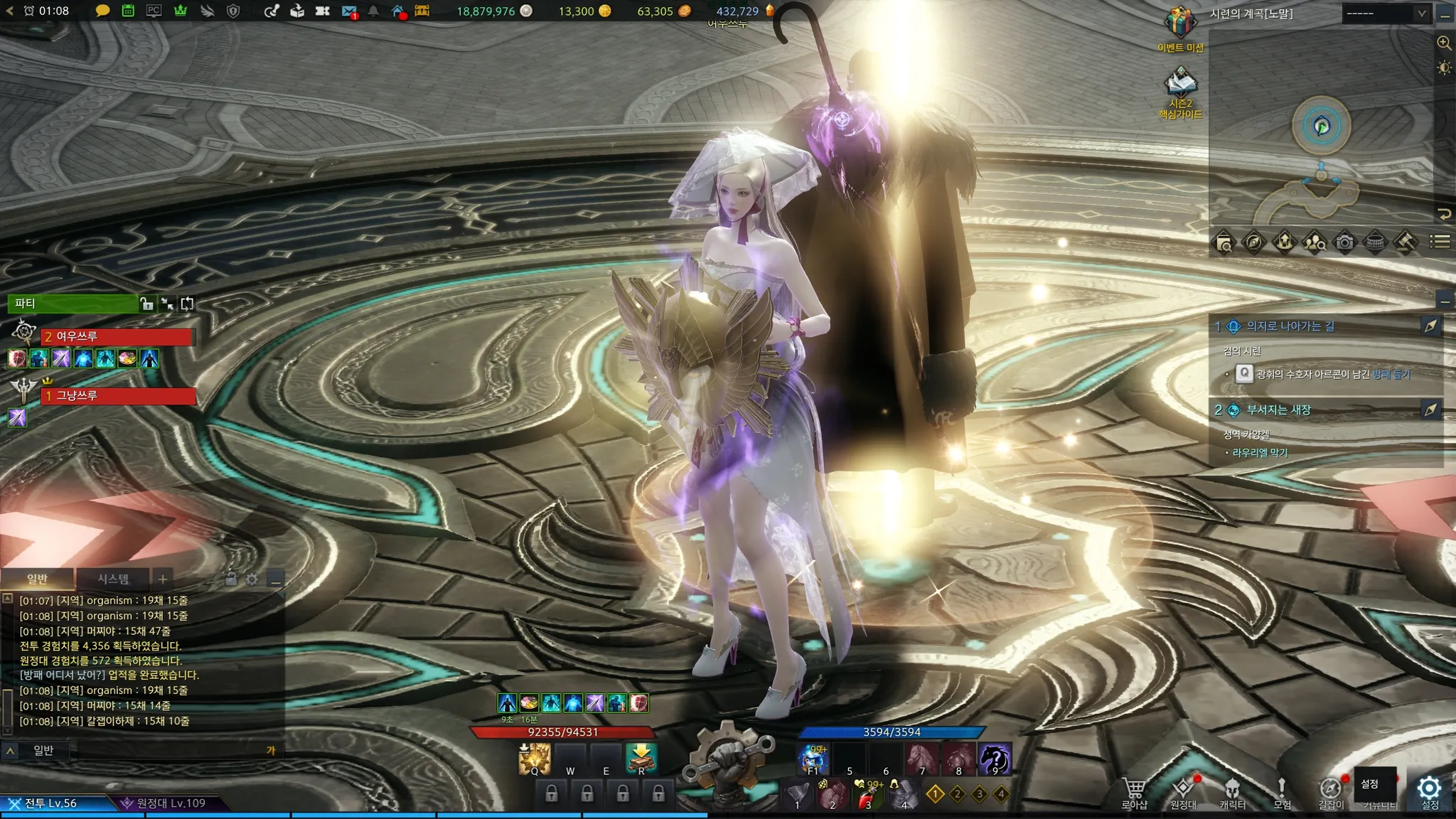
Task: Switch to the 시스템 chat tab
Action: point(113,579)
